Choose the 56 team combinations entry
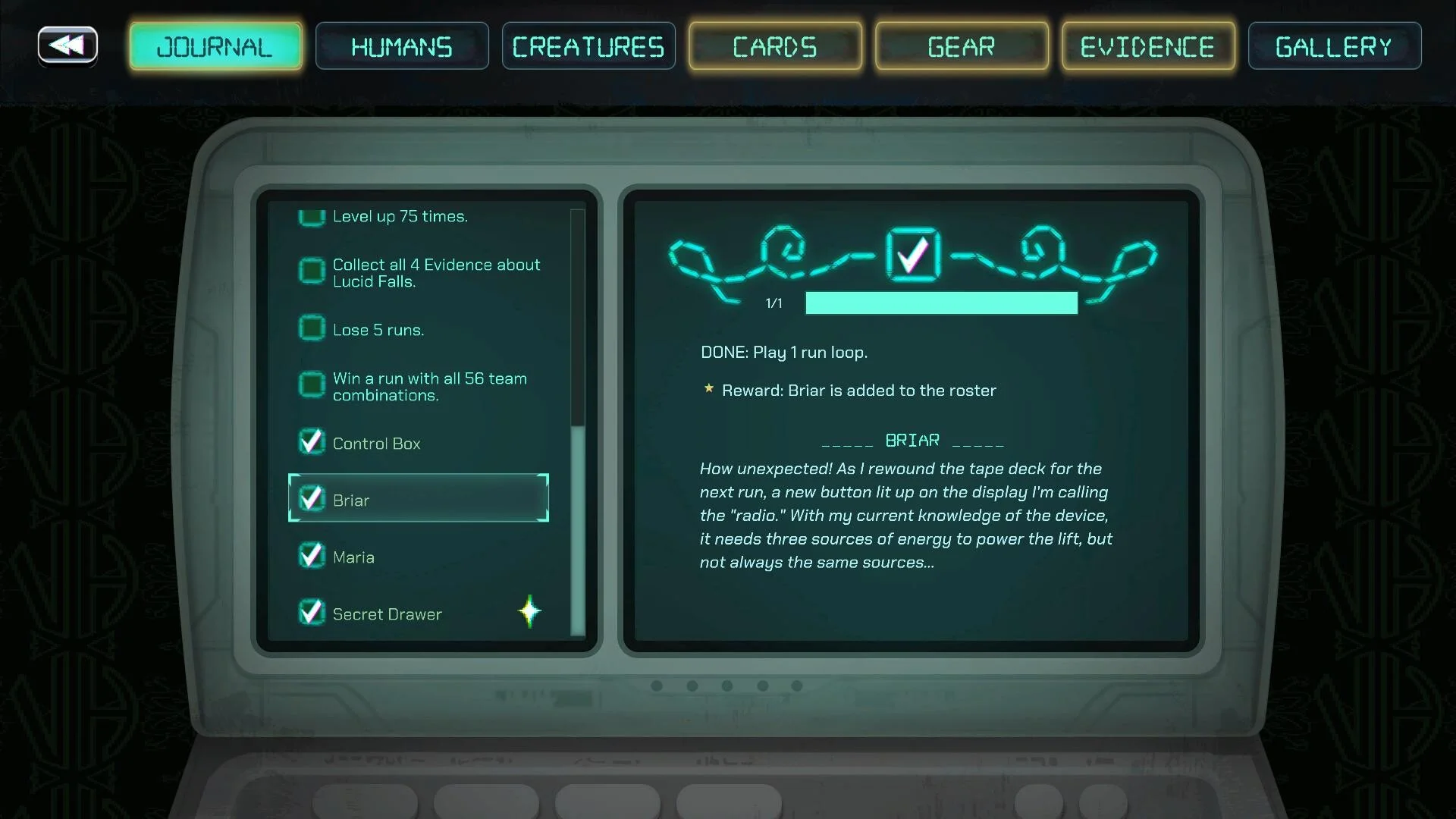Image resolution: width=1456 pixels, height=819 pixels. click(429, 387)
